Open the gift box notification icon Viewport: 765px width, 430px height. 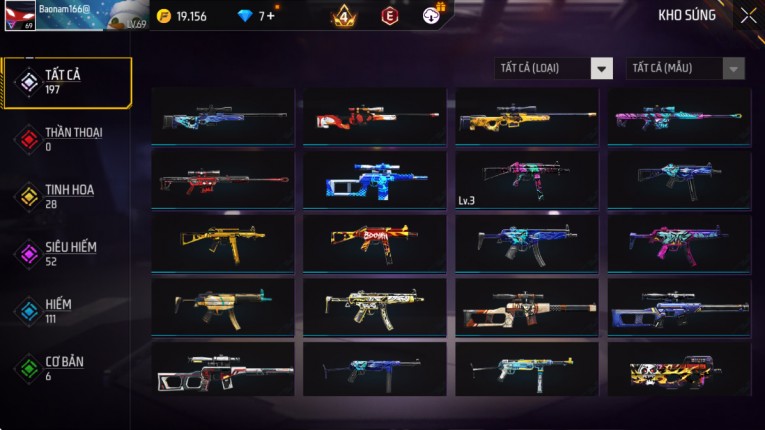(x=432, y=15)
